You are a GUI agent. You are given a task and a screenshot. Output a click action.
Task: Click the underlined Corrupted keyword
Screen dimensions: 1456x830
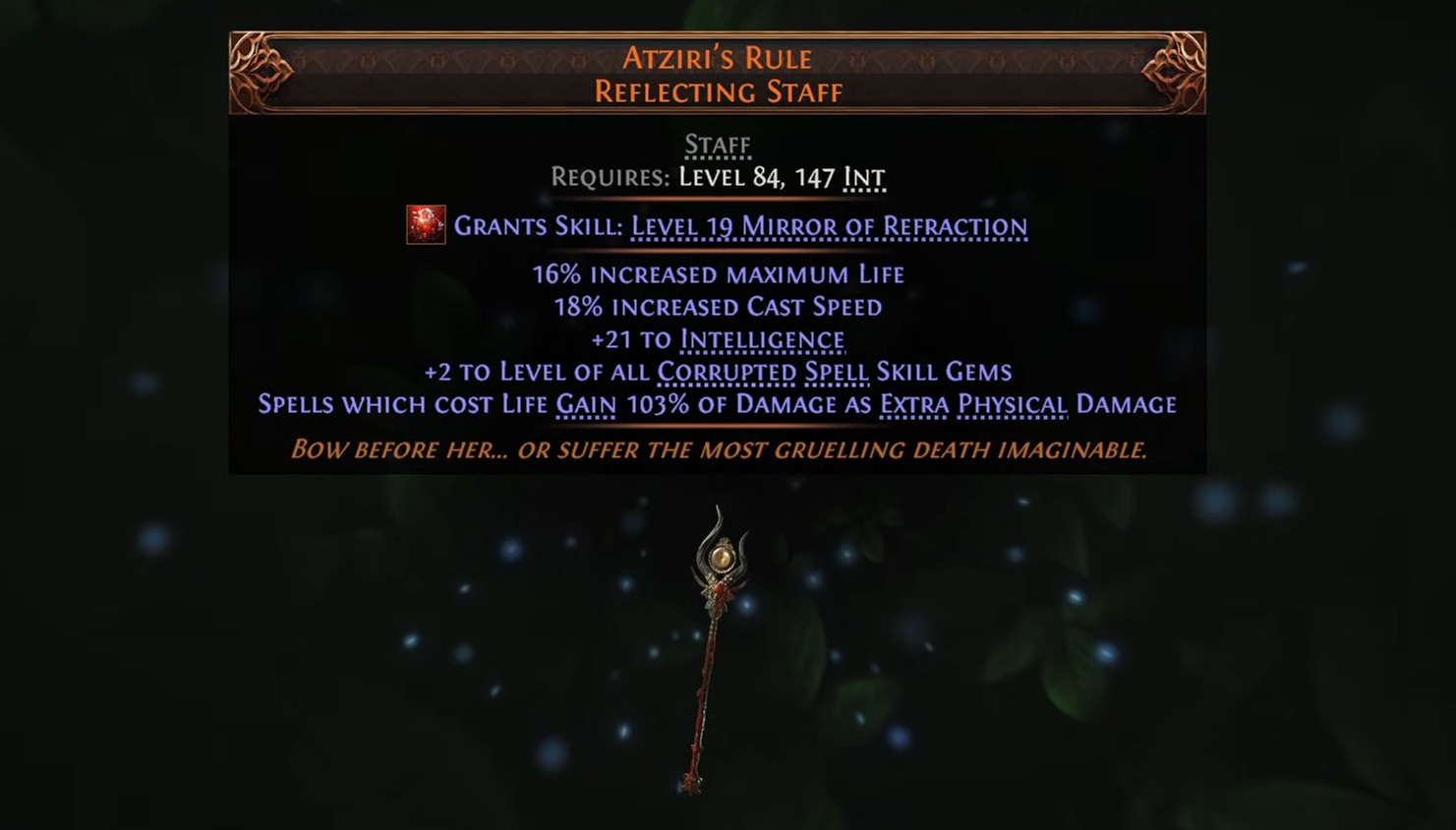[x=727, y=372]
